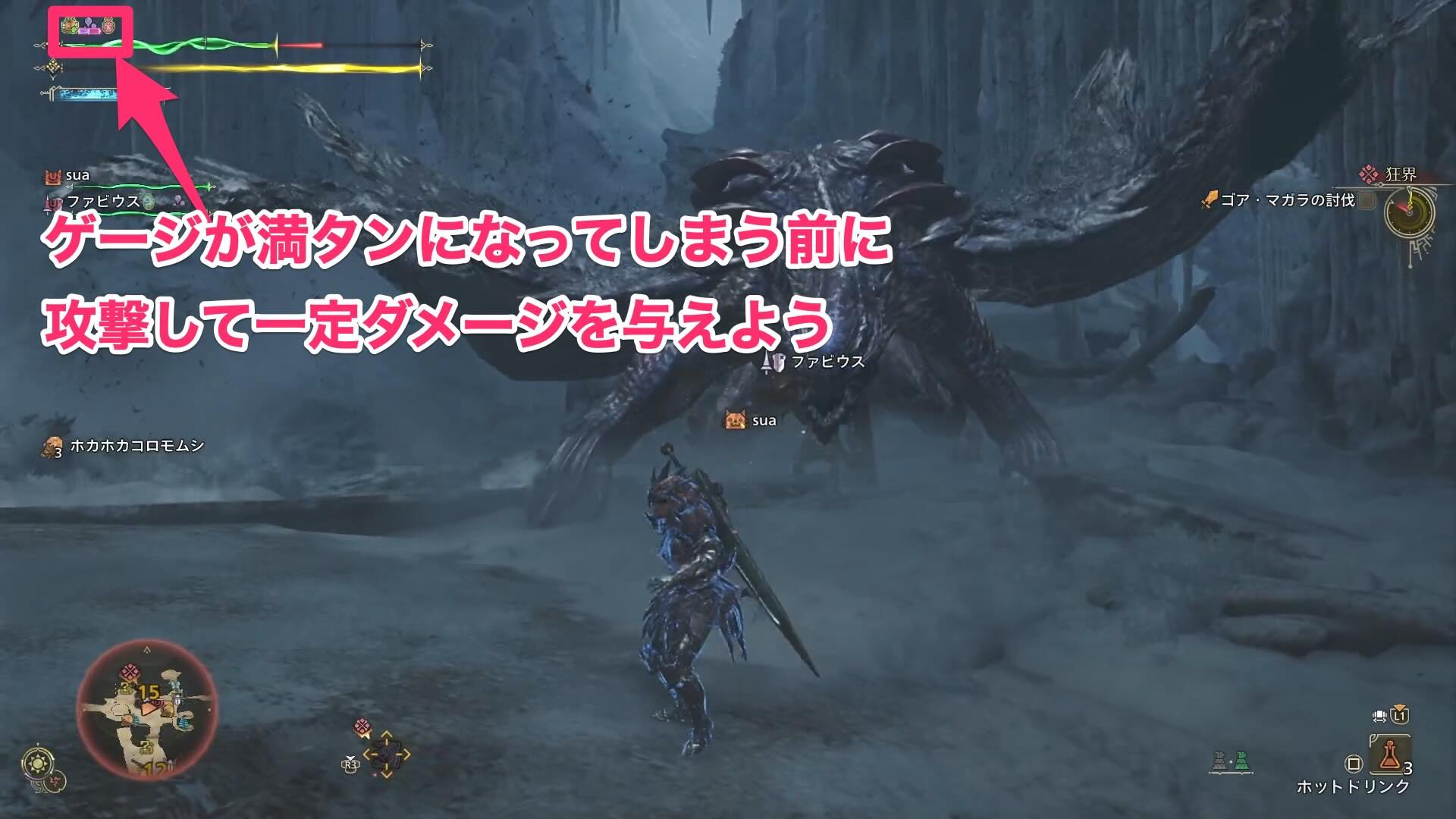Open the compass marker at the minimap top
The width and height of the screenshot is (1456, 819).
(147, 649)
